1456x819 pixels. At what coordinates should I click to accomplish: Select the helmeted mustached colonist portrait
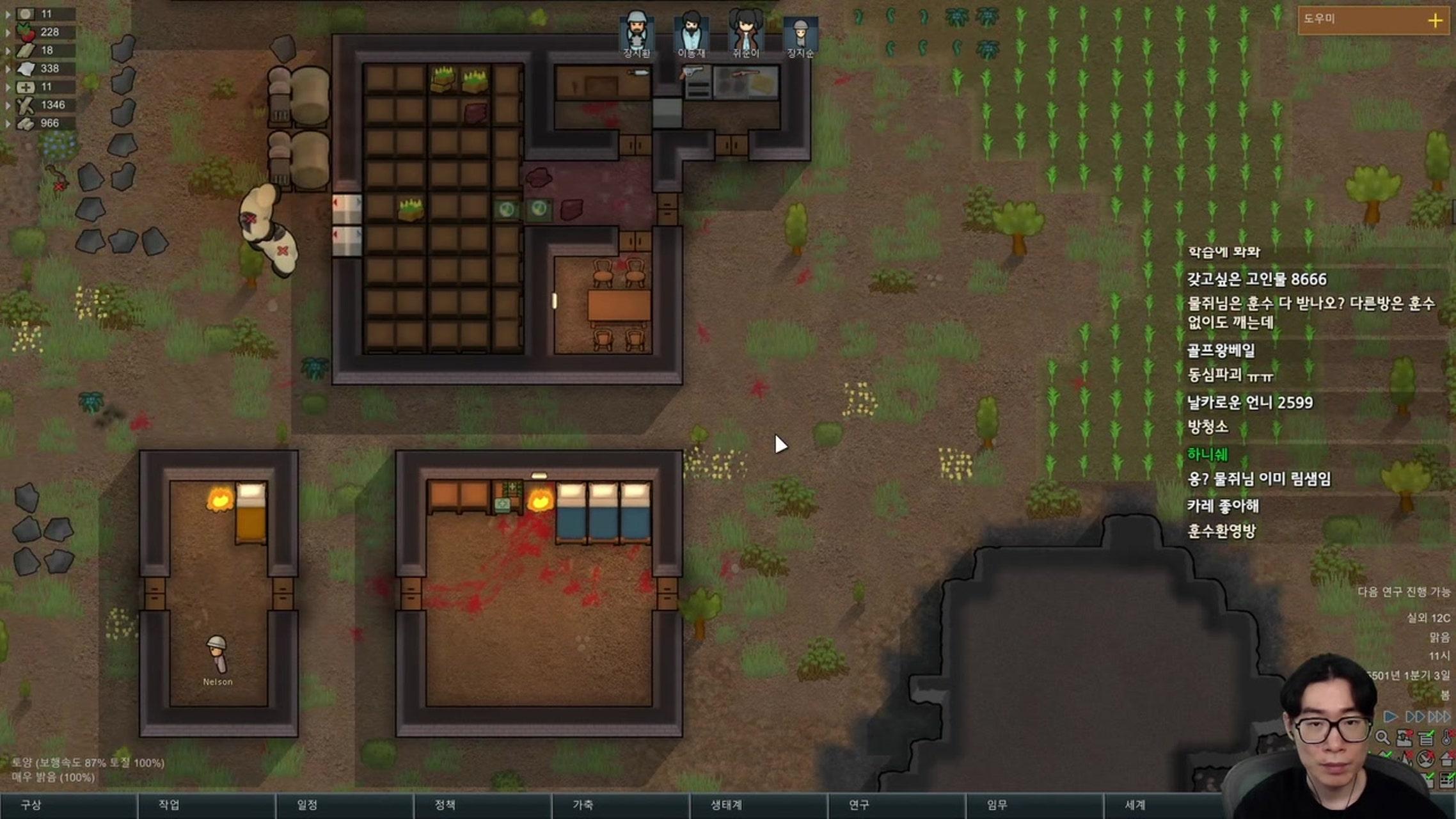pyautogui.click(x=637, y=32)
